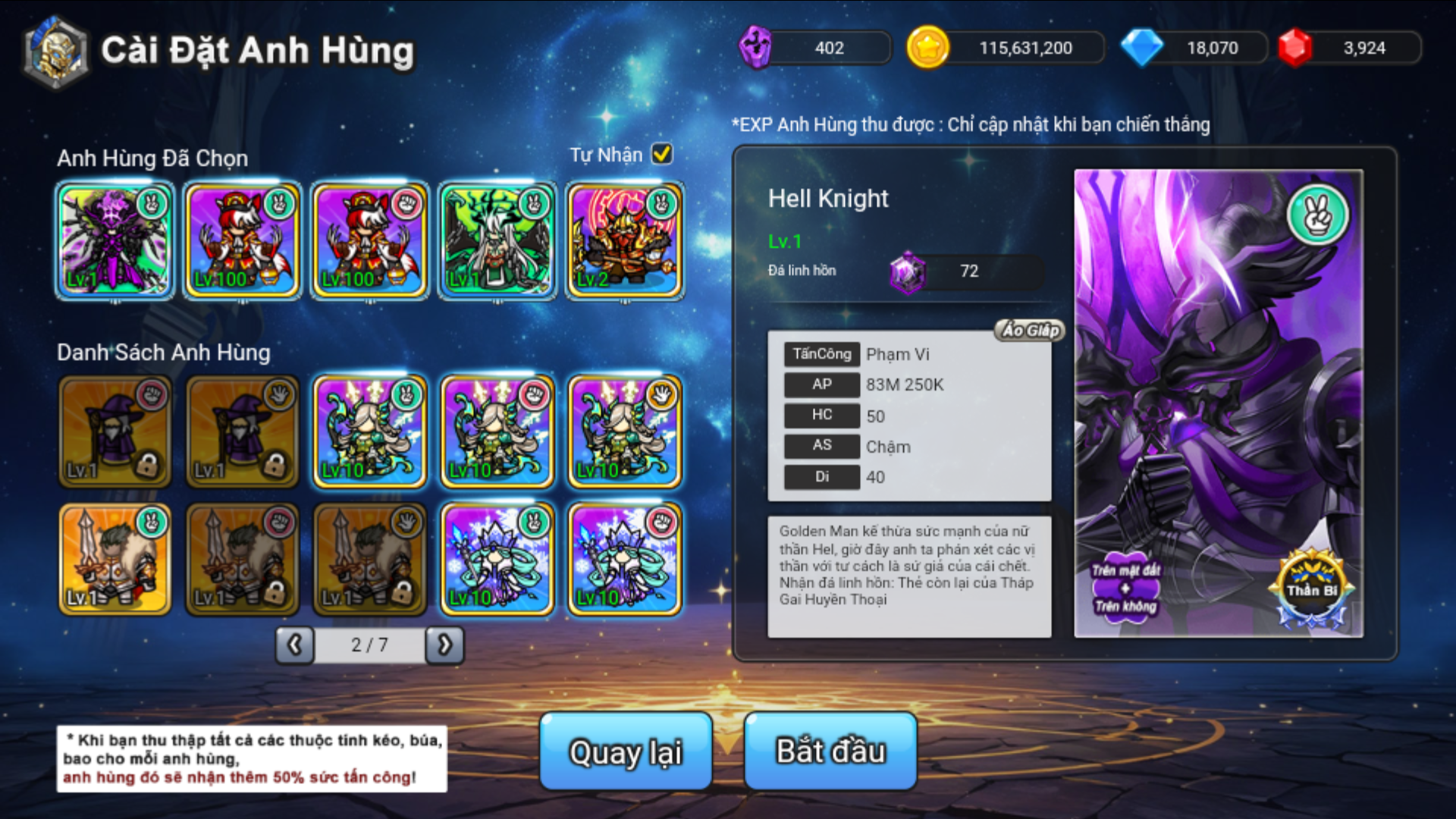The image size is (1456, 819).
Task: Select the locked wizard with fist badge
Action: pos(115,431)
